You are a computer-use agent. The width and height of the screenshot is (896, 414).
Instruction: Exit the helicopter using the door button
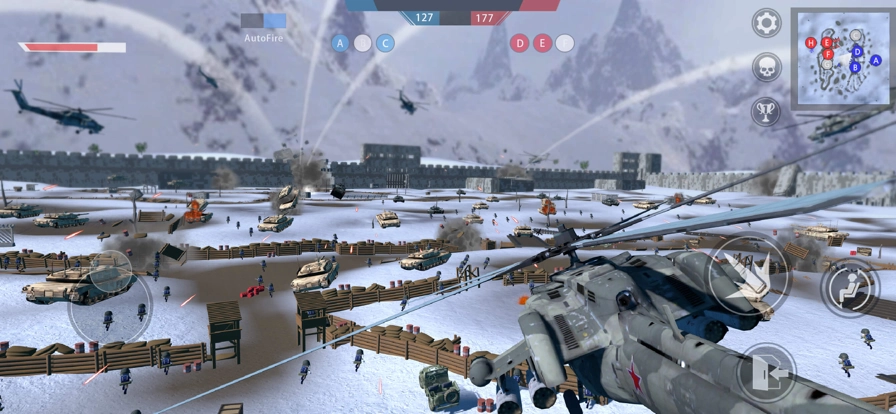coord(766,374)
